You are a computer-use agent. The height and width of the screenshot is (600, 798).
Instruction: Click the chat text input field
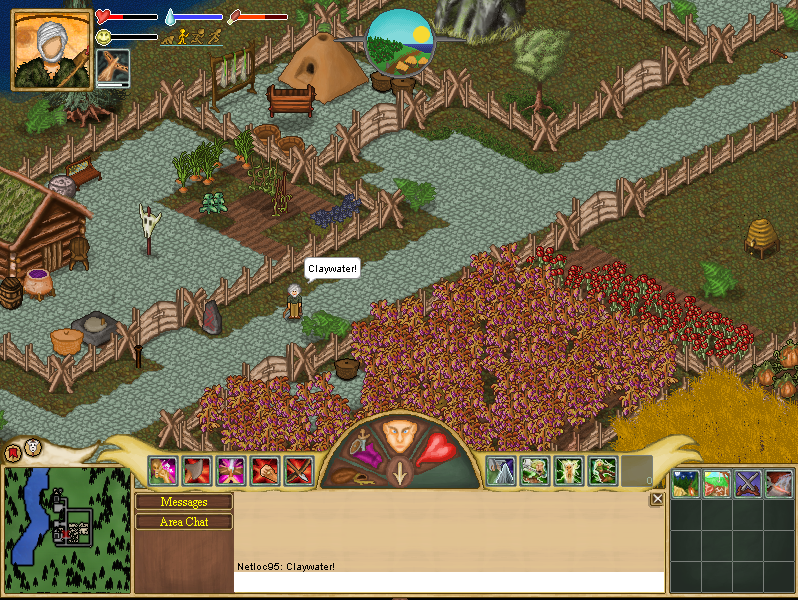[x=448, y=582]
